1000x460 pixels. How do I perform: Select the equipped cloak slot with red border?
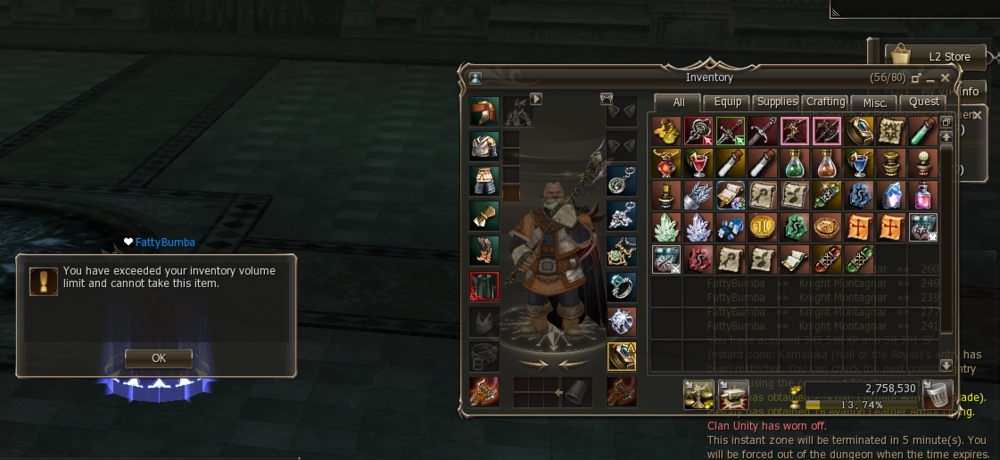(484, 286)
